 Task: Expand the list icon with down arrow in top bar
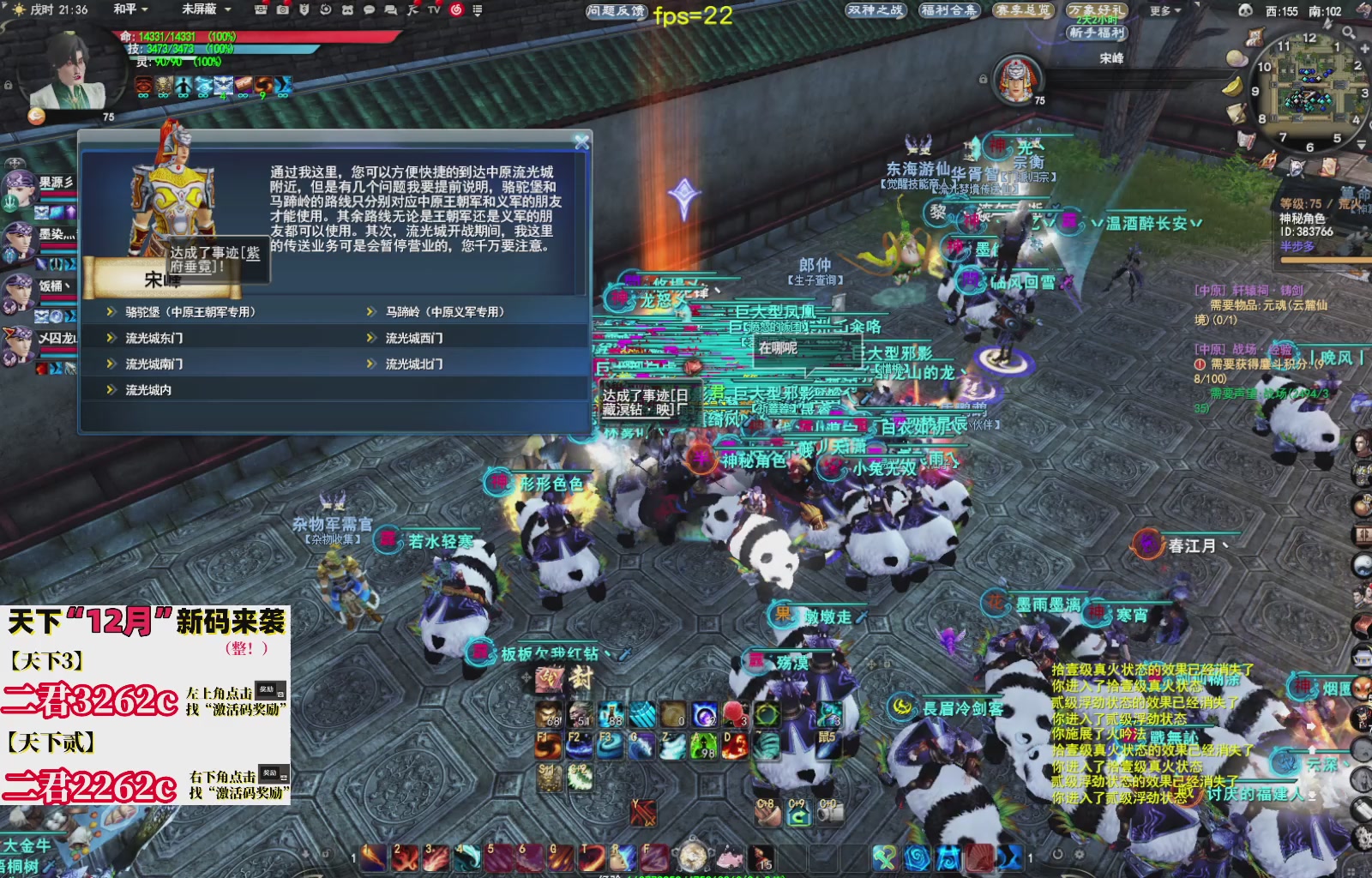(478, 11)
